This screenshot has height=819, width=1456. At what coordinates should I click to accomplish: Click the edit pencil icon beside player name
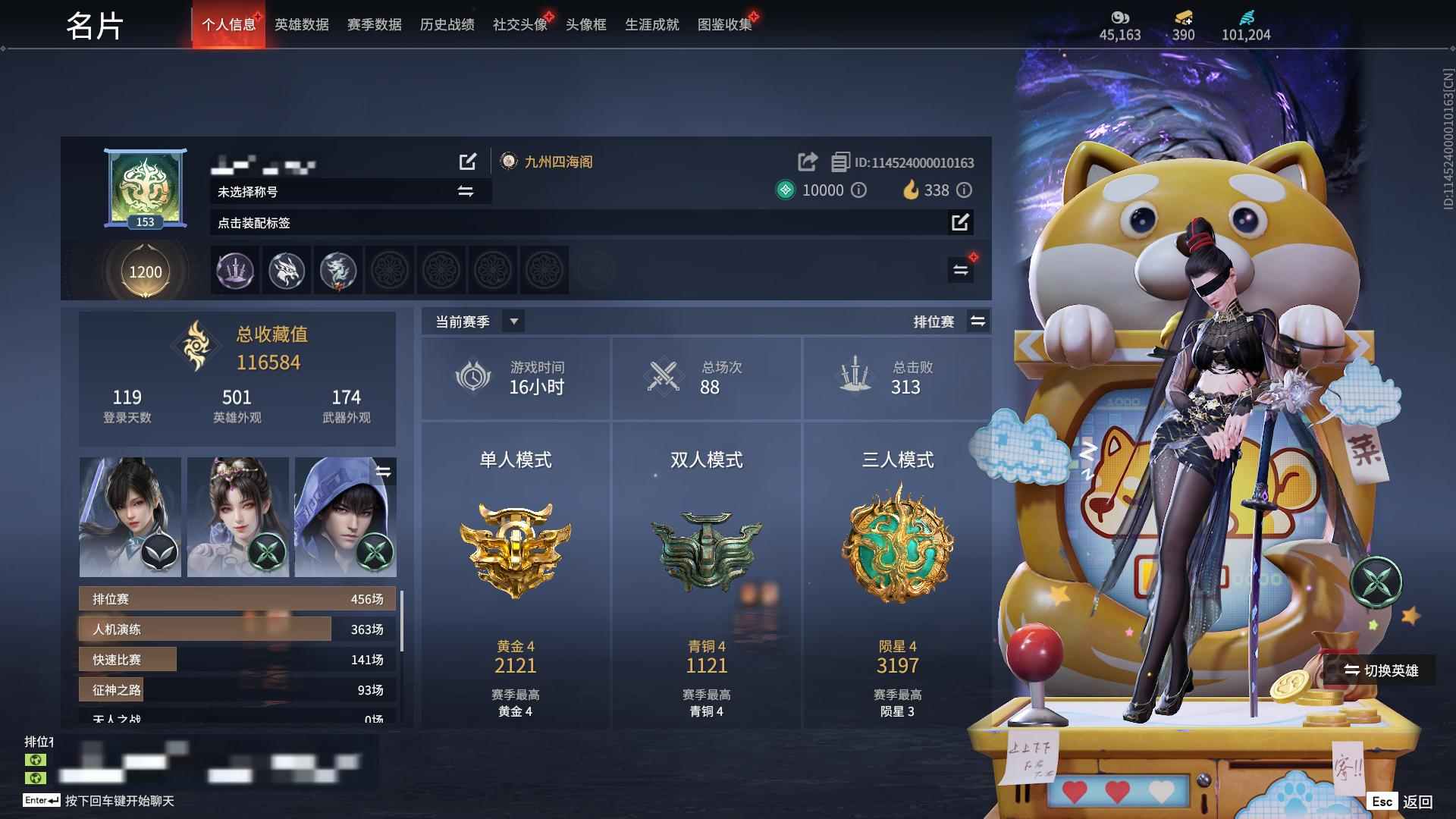(469, 162)
